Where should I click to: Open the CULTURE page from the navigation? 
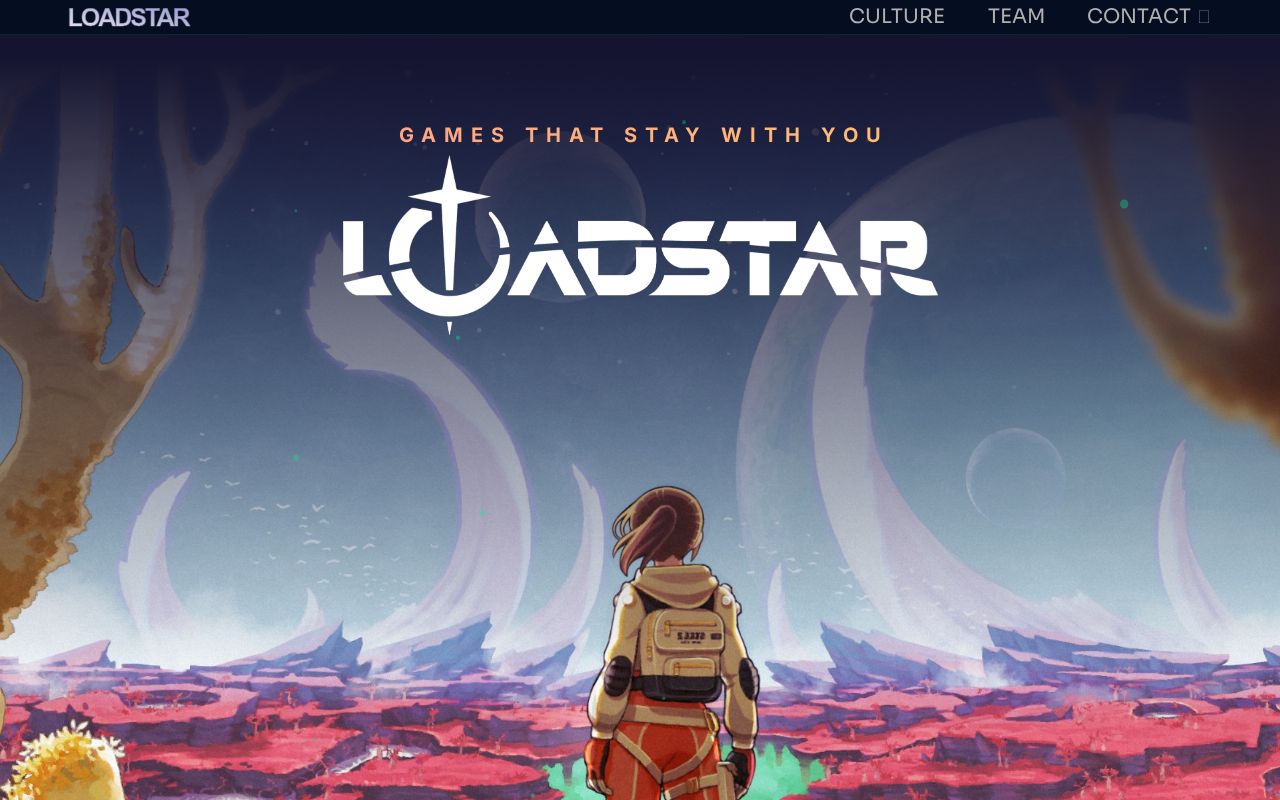897,16
